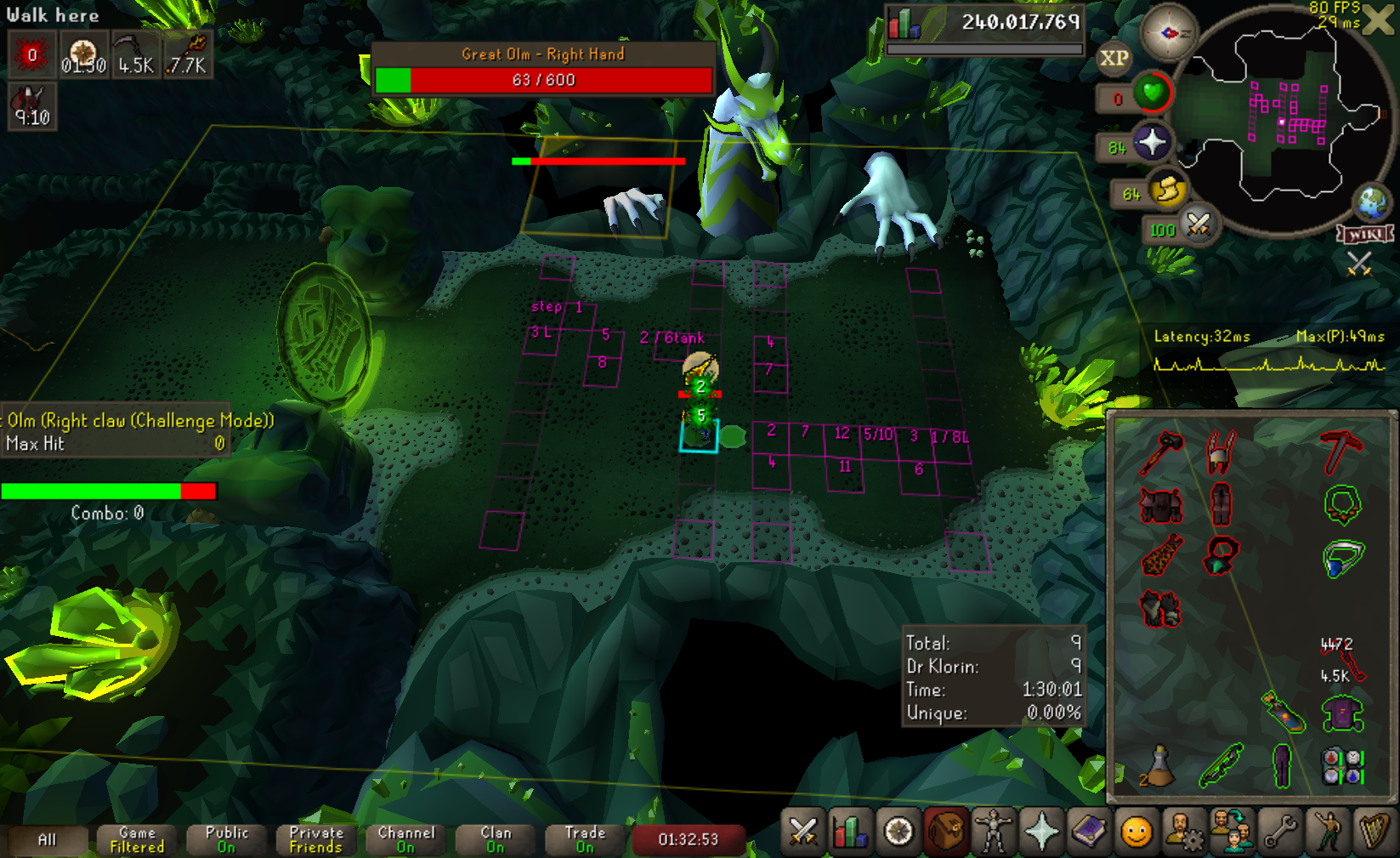Switch to the Spellbook tab
Screen dimensions: 1400x858
click(x=1089, y=832)
